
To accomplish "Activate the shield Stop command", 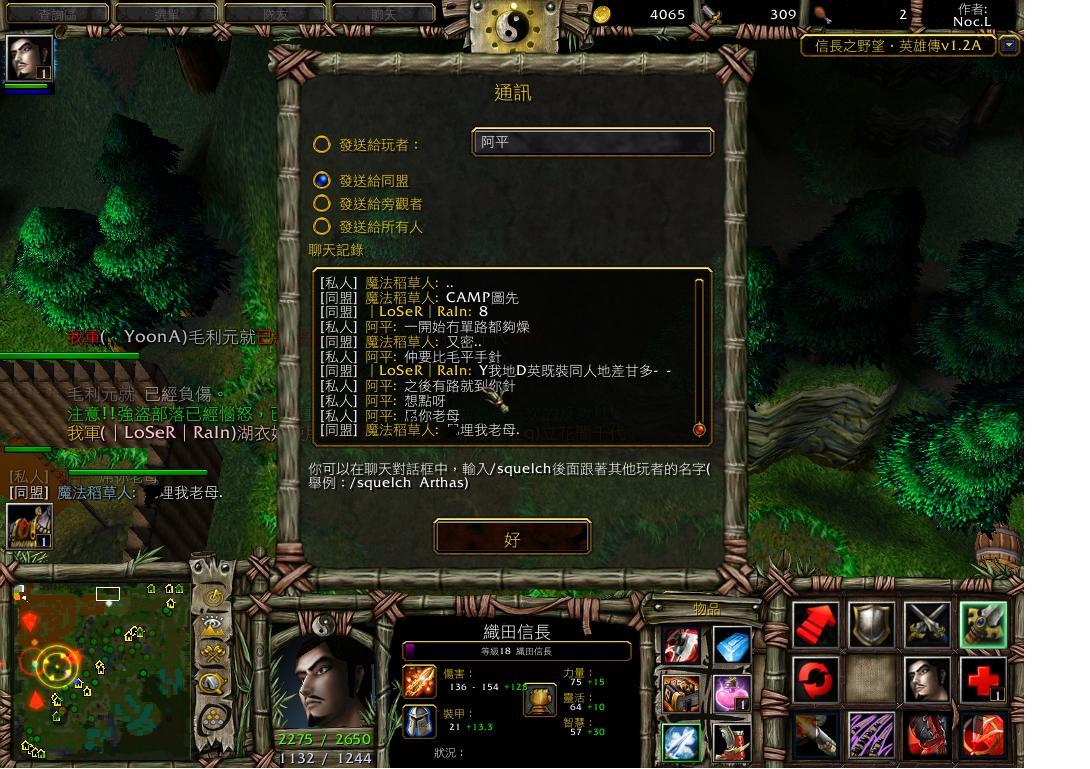I will pos(871,625).
